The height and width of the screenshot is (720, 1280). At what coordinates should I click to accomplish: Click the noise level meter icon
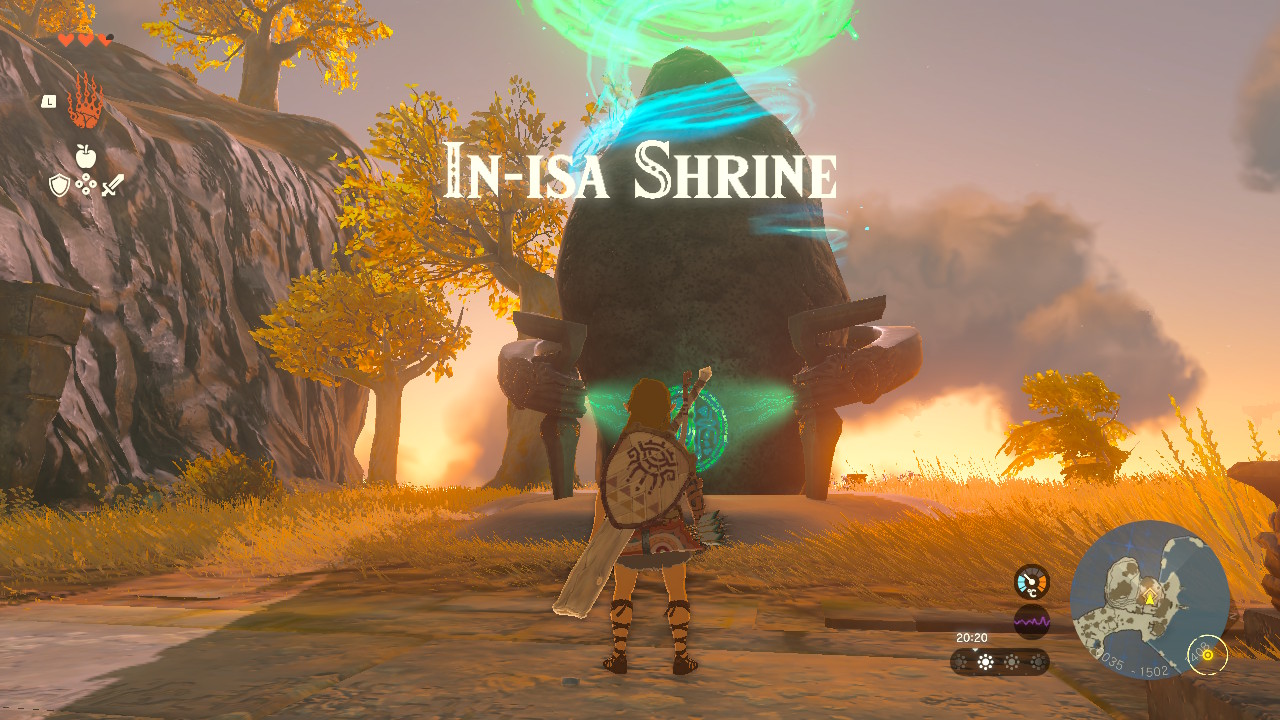pyautogui.click(x=1032, y=620)
